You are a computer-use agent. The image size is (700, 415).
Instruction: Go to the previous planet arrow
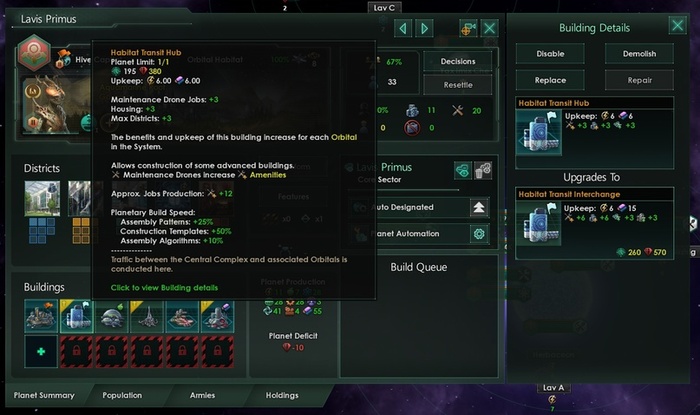[401, 28]
